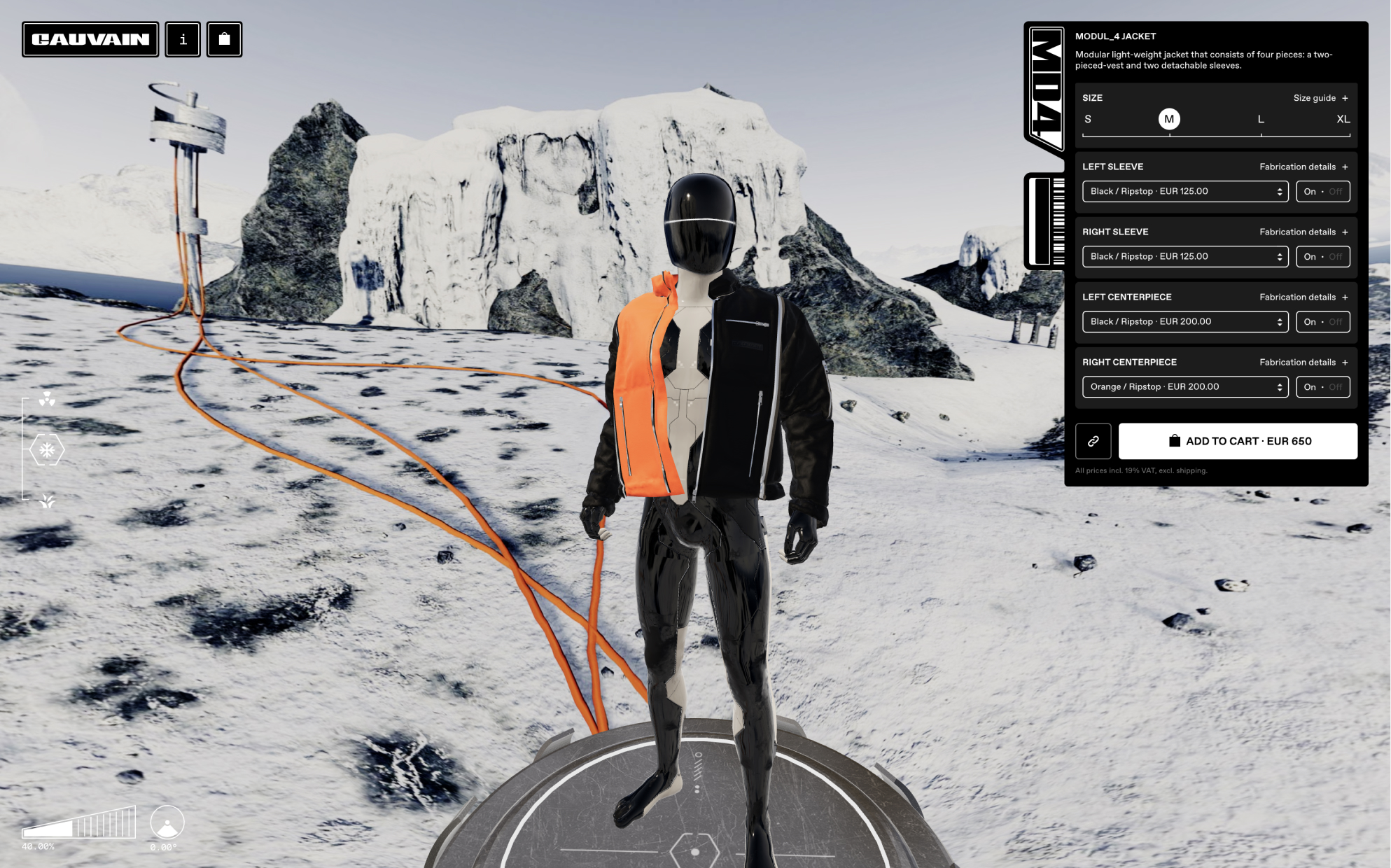Click the CAUVAIN logo button
Screen dimensions: 1391x868
tap(90, 39)
